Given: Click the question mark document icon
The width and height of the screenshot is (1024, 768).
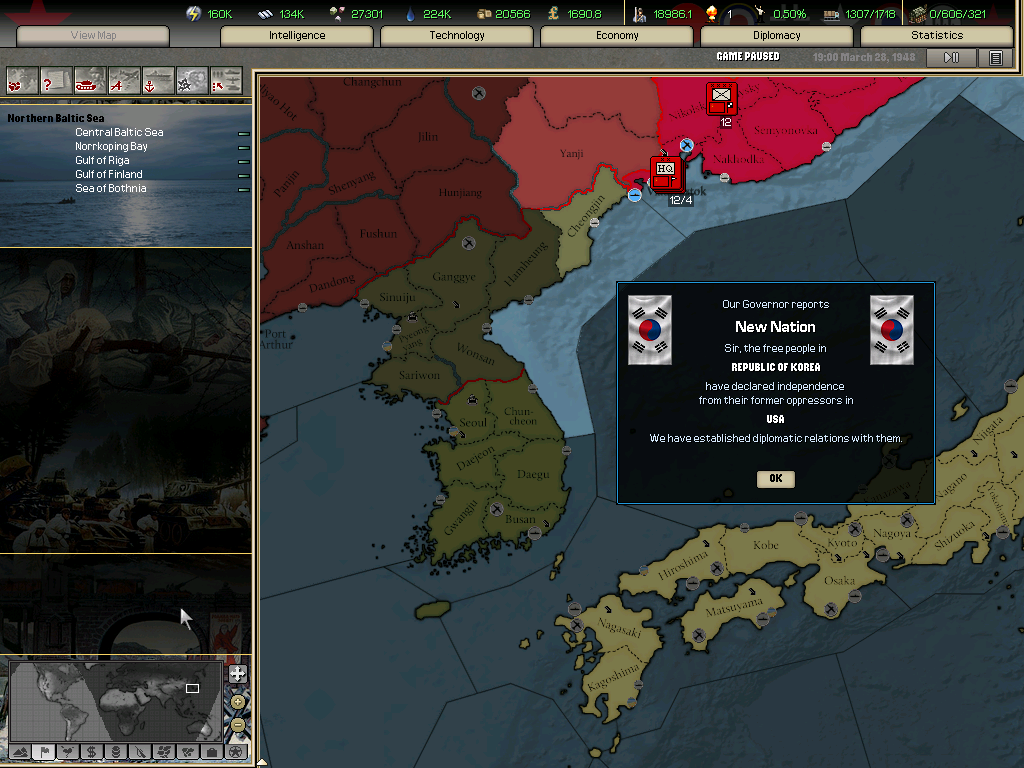Looking at the screenshot, I should coord(56,79).
